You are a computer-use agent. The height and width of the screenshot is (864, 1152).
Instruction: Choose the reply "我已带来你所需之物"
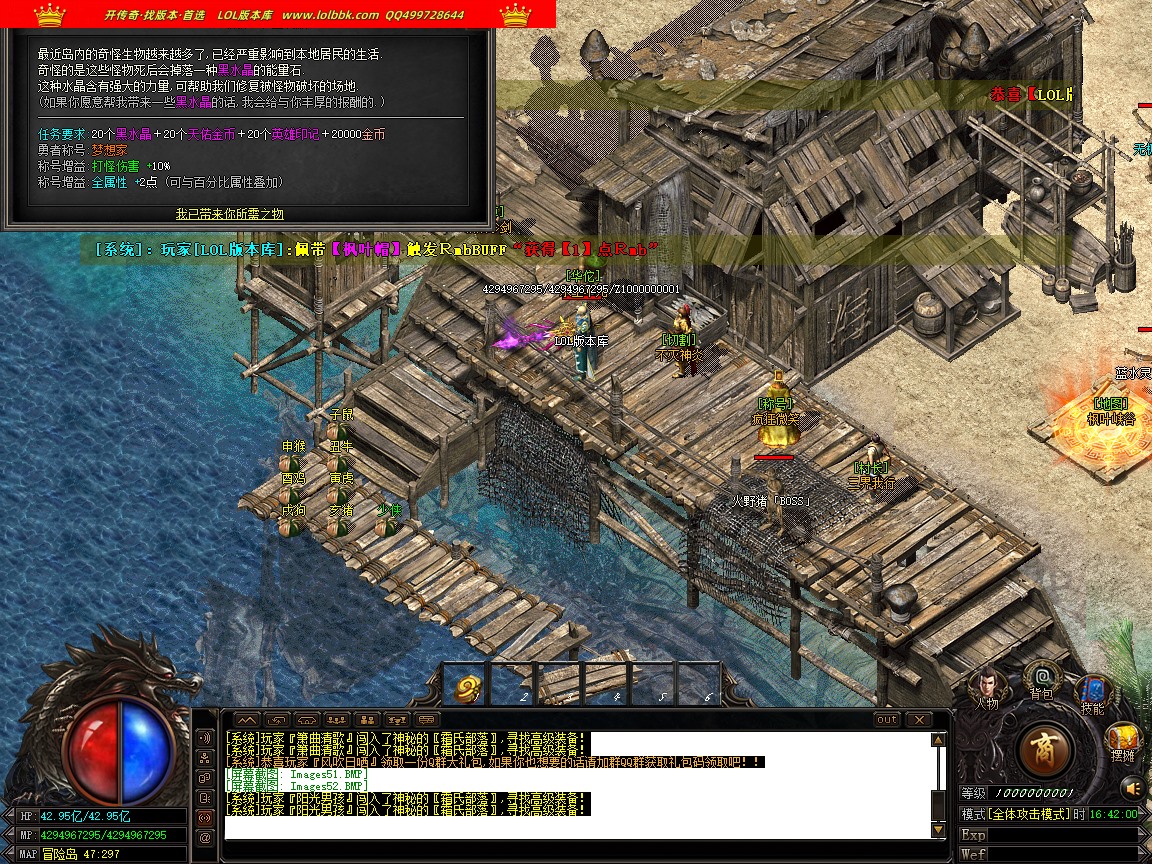coord(230,214)
